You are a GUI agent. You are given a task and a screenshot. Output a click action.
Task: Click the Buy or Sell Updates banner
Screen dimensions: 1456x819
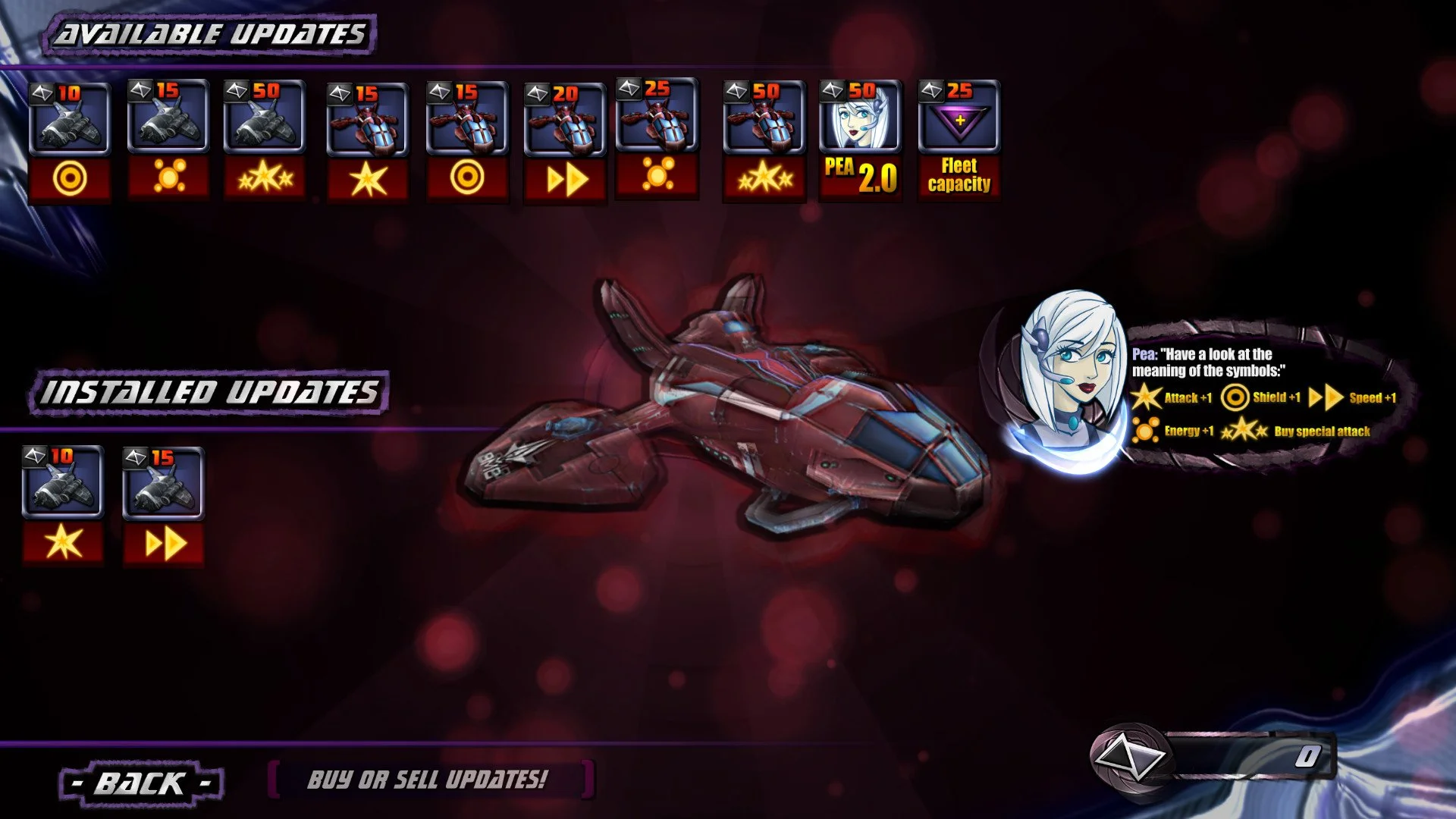[430, 779]
